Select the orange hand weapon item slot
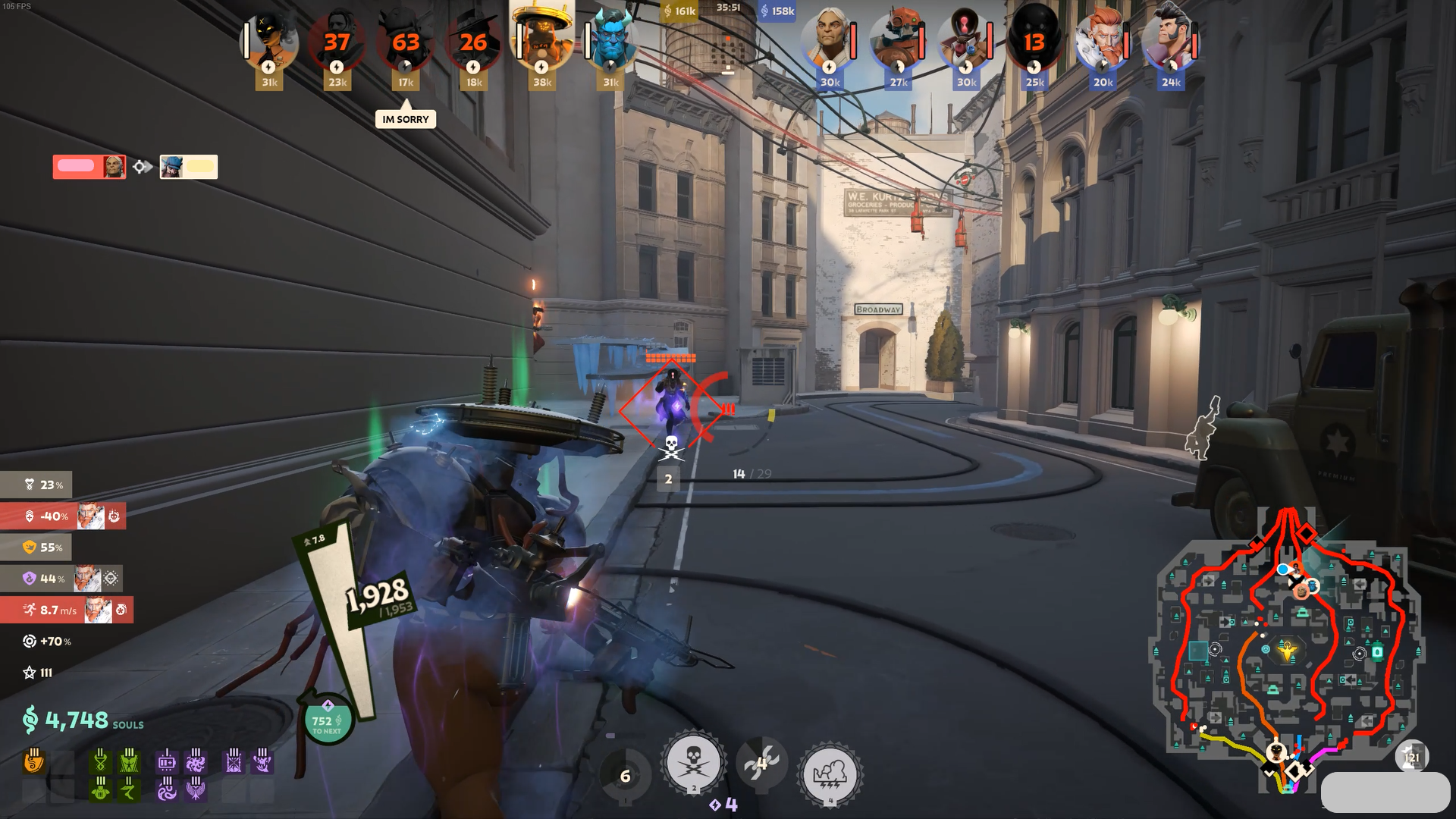Image resolution: width=1456 pixels, height=819 pixels. click(x=34, y=761)
